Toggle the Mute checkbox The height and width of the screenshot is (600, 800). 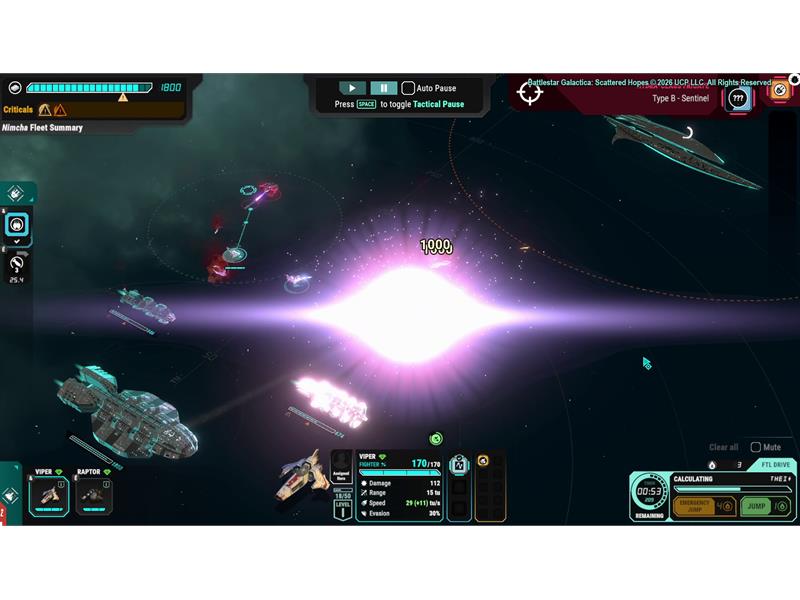(756, 447)
